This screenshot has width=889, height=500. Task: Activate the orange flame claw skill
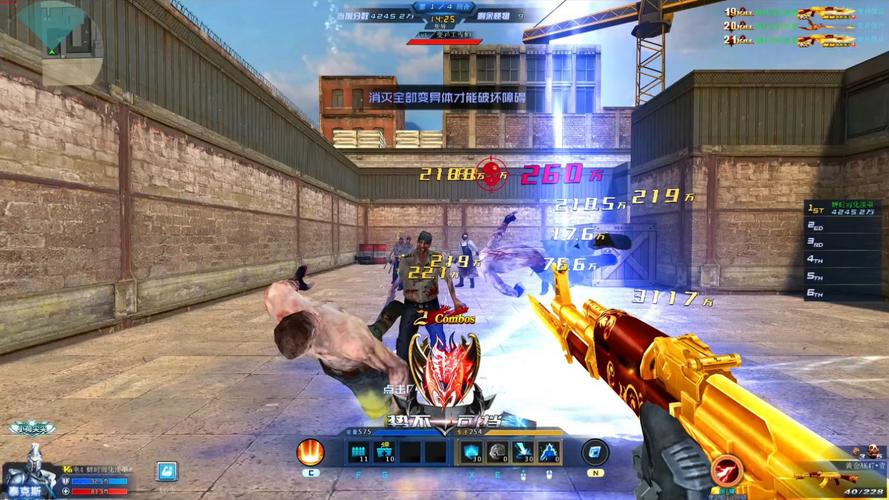[x=311, y=453]
